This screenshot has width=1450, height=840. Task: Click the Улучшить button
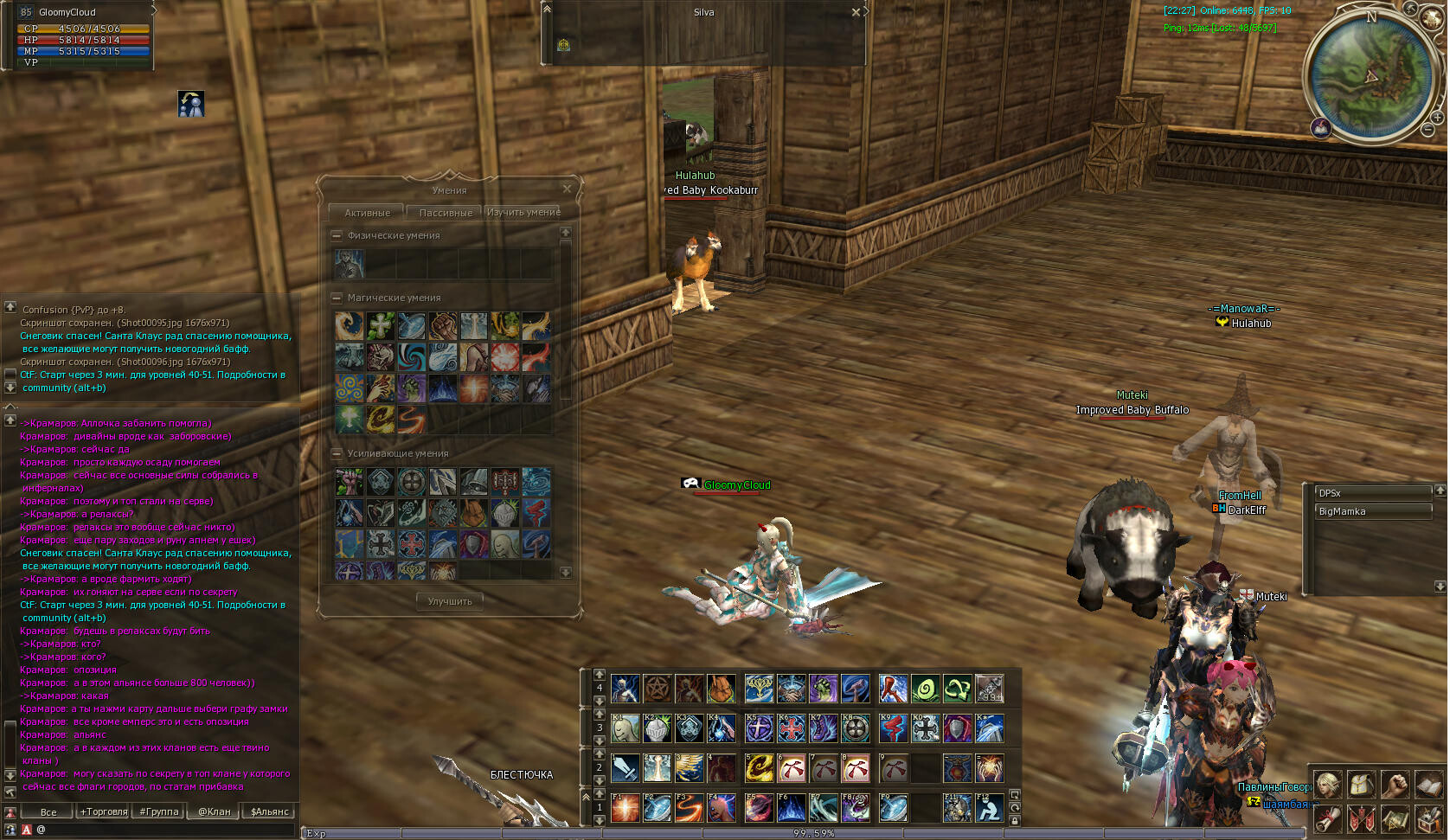450,601
